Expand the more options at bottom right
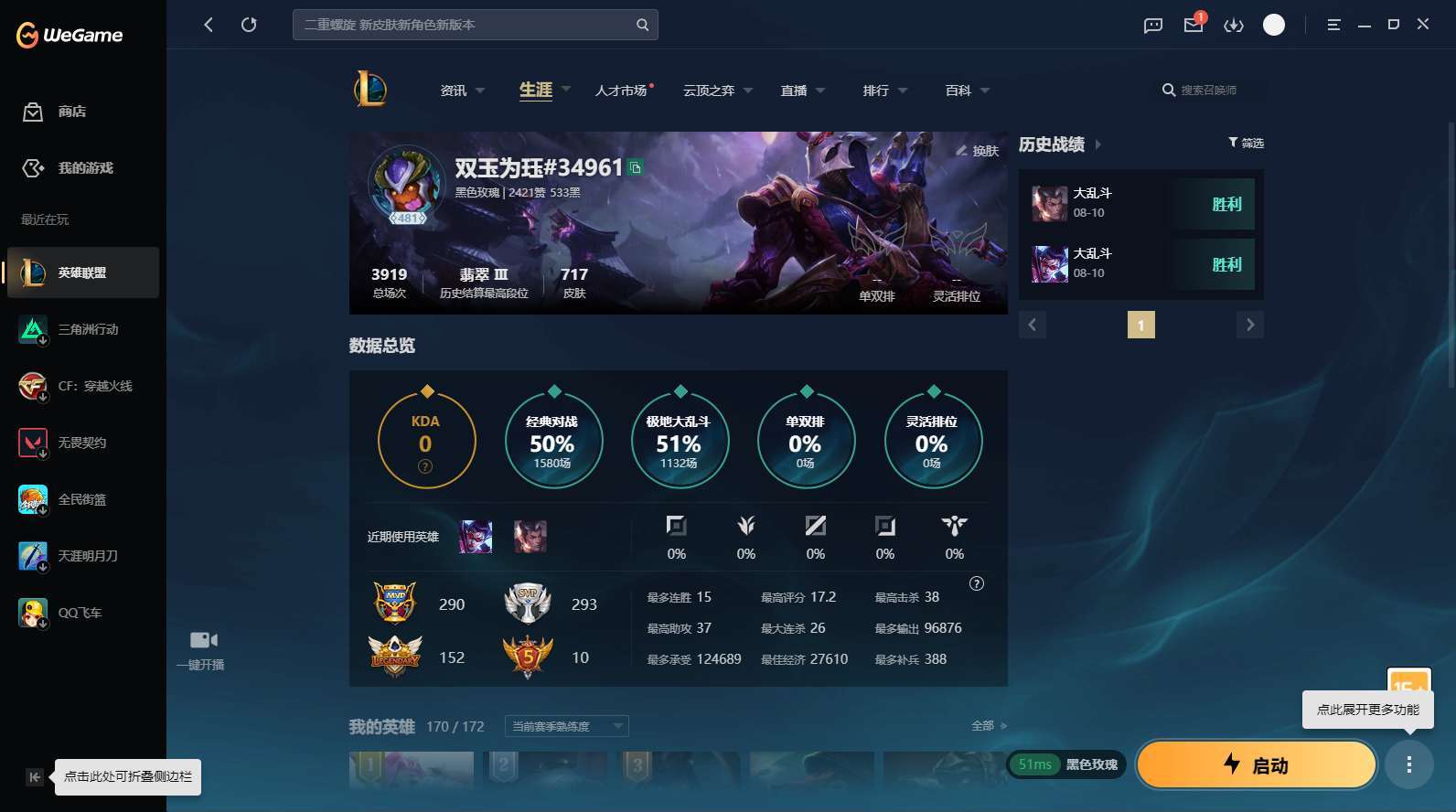Screen dimensions: 1456x812 click(x=1409, y=764)
